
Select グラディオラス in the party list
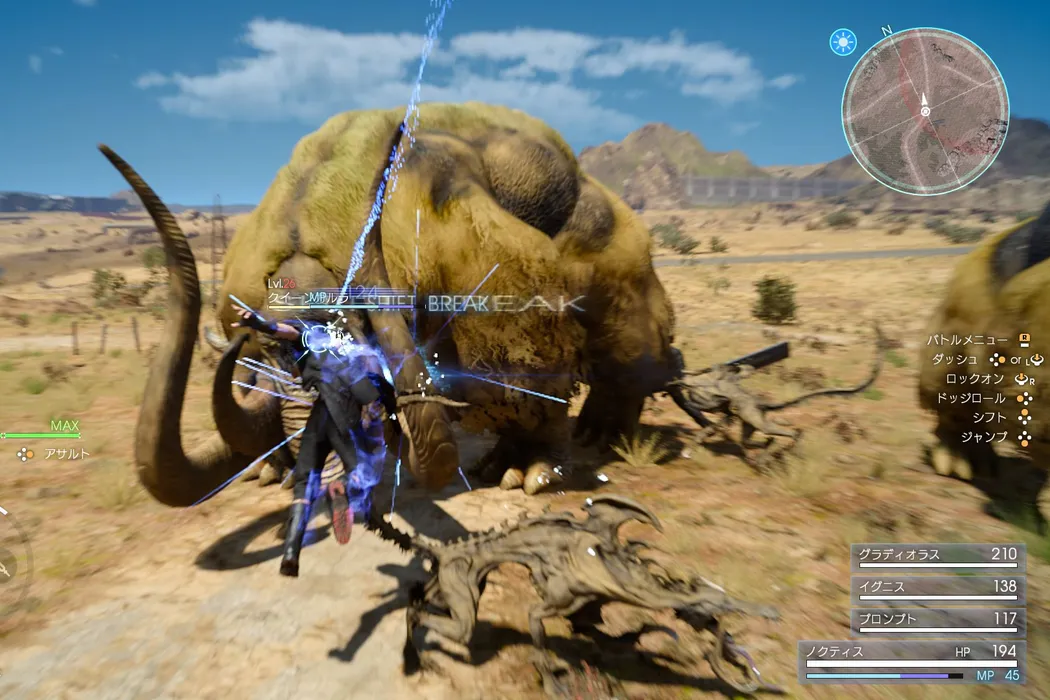coord(937,557)
